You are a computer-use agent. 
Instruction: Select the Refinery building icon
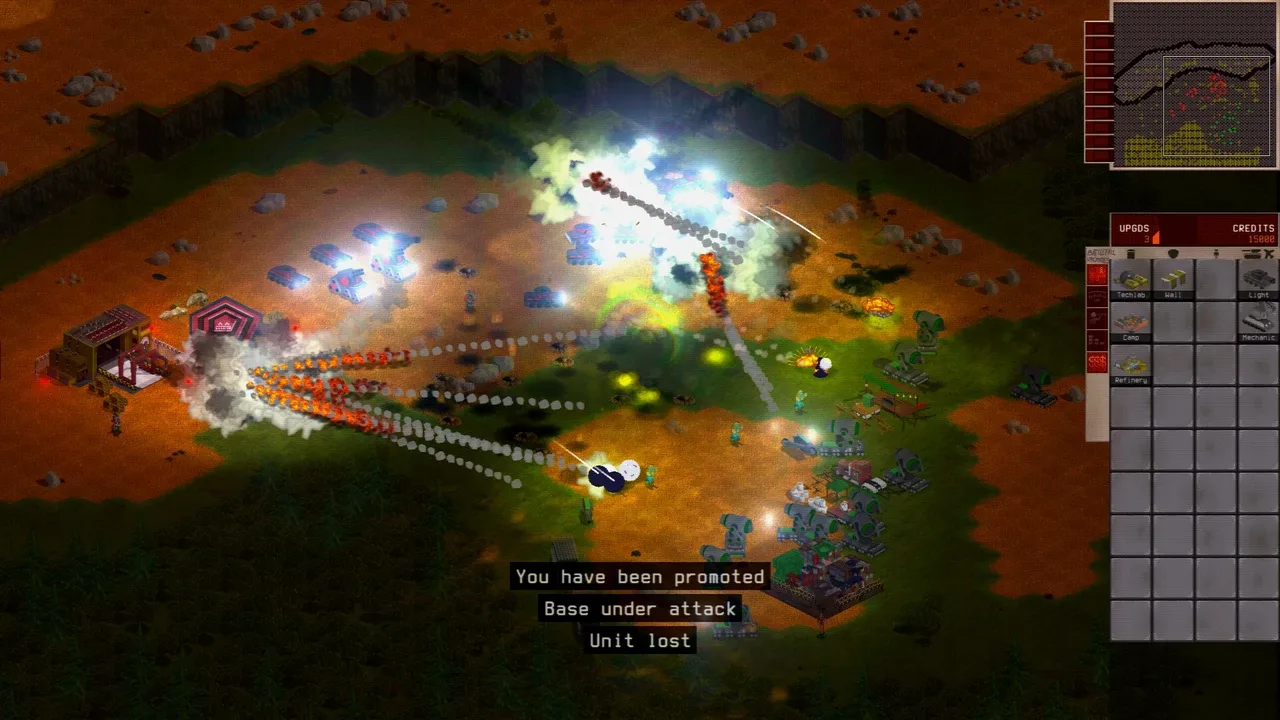(1132, 364)
